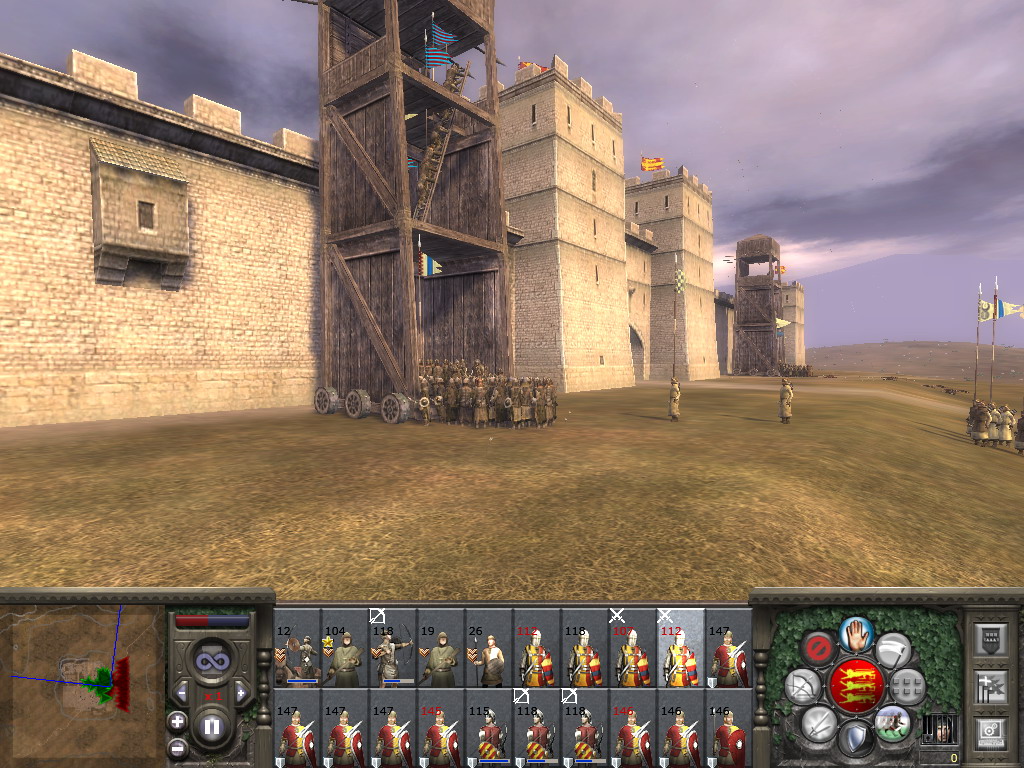Decrease battle speed with the left arrow minus
The width and height of the screenshot is (1024, 768).
click(x=183, y=693)
